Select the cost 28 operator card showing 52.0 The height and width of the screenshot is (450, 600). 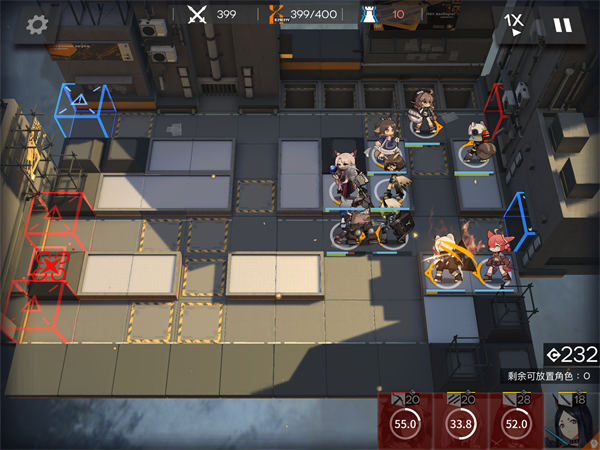(x=517, y=422)
